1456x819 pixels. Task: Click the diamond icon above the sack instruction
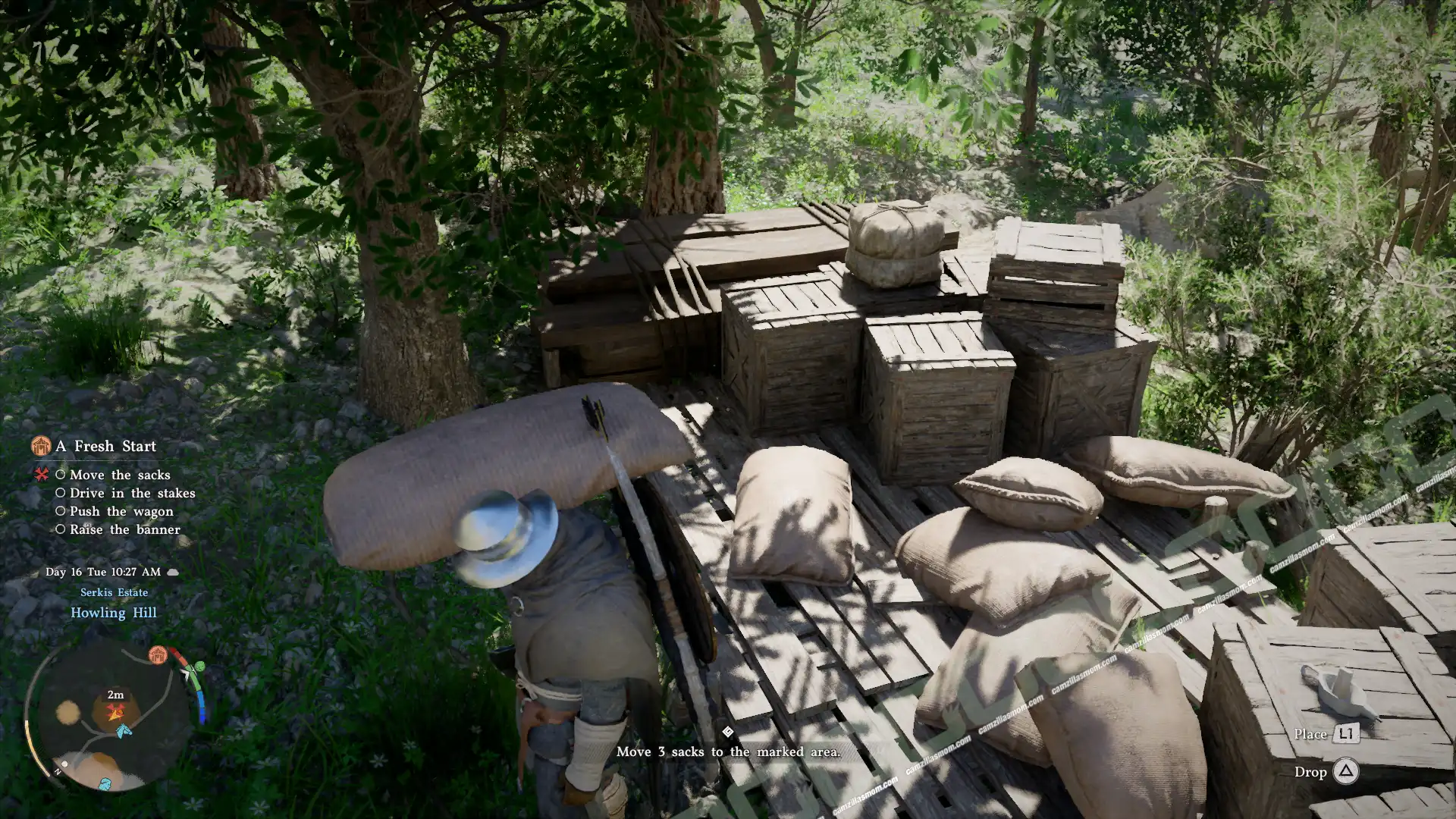pos(728,730)
